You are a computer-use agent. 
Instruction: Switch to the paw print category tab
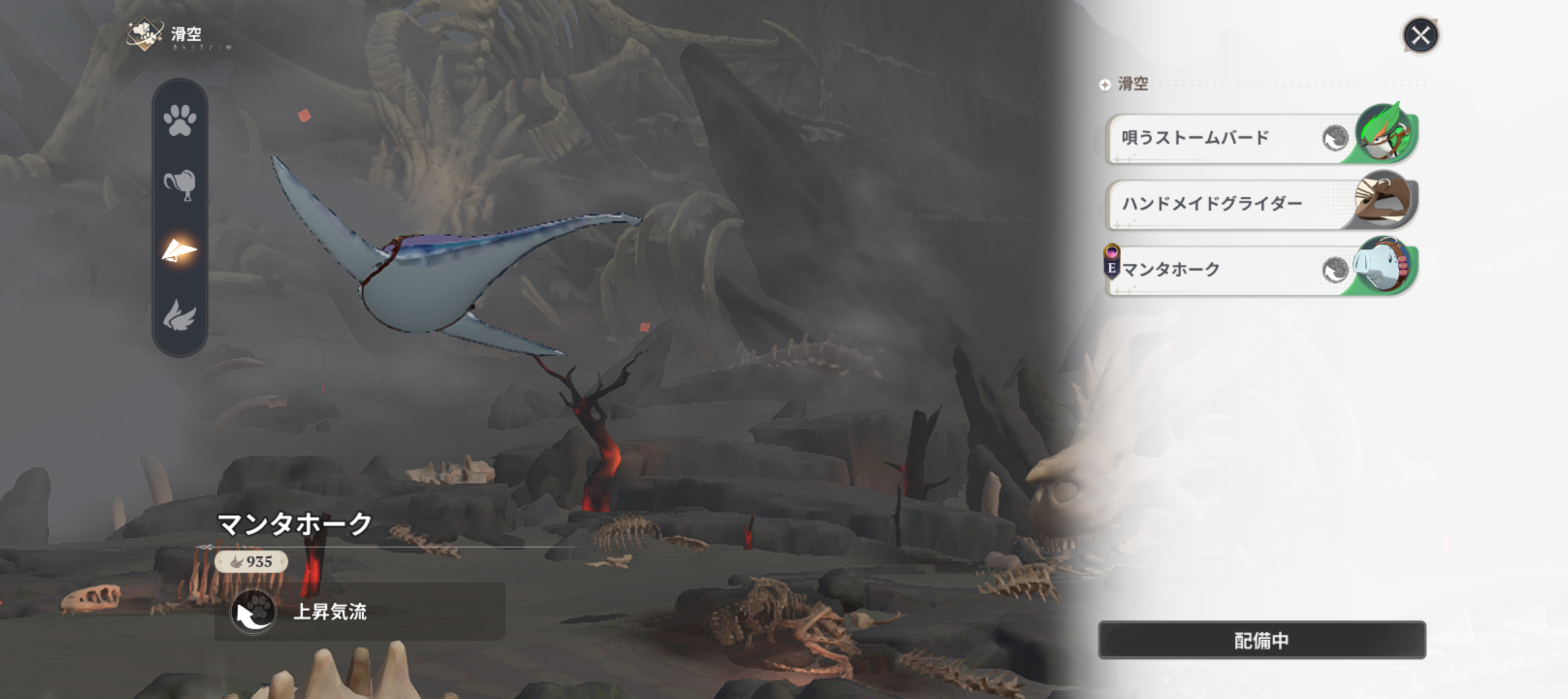tap(180, 120)
